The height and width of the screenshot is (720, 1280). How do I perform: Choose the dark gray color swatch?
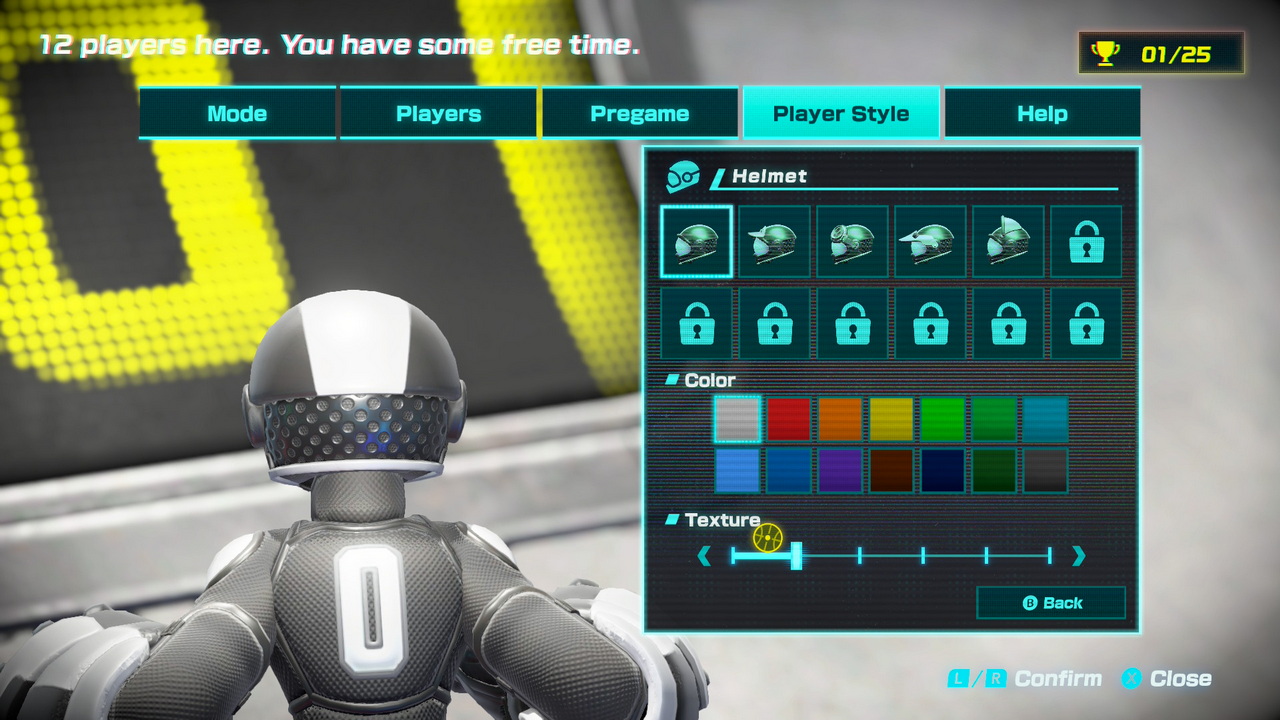(x=1045, y=470)
